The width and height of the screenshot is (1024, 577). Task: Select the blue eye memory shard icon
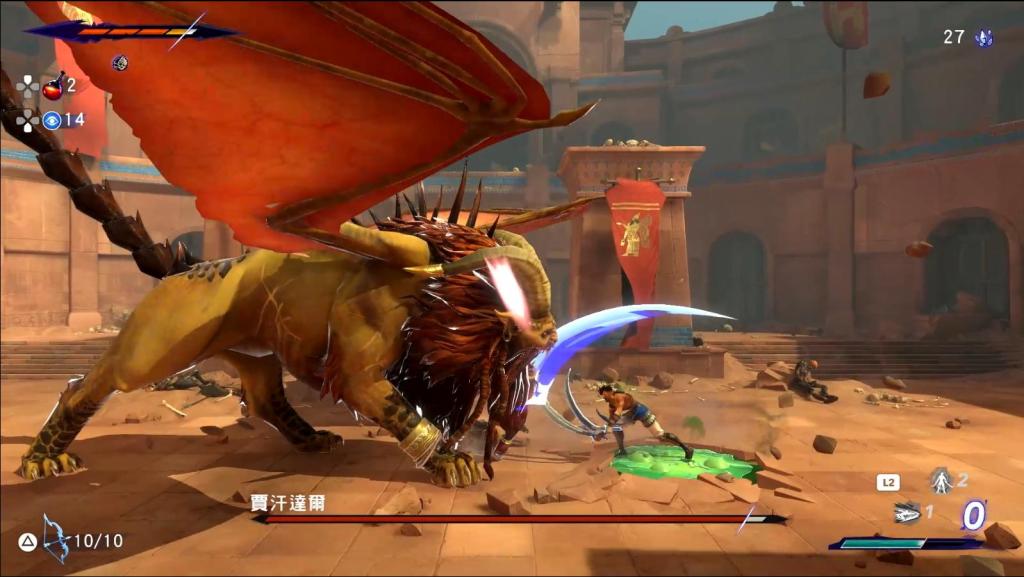point(52,120)
